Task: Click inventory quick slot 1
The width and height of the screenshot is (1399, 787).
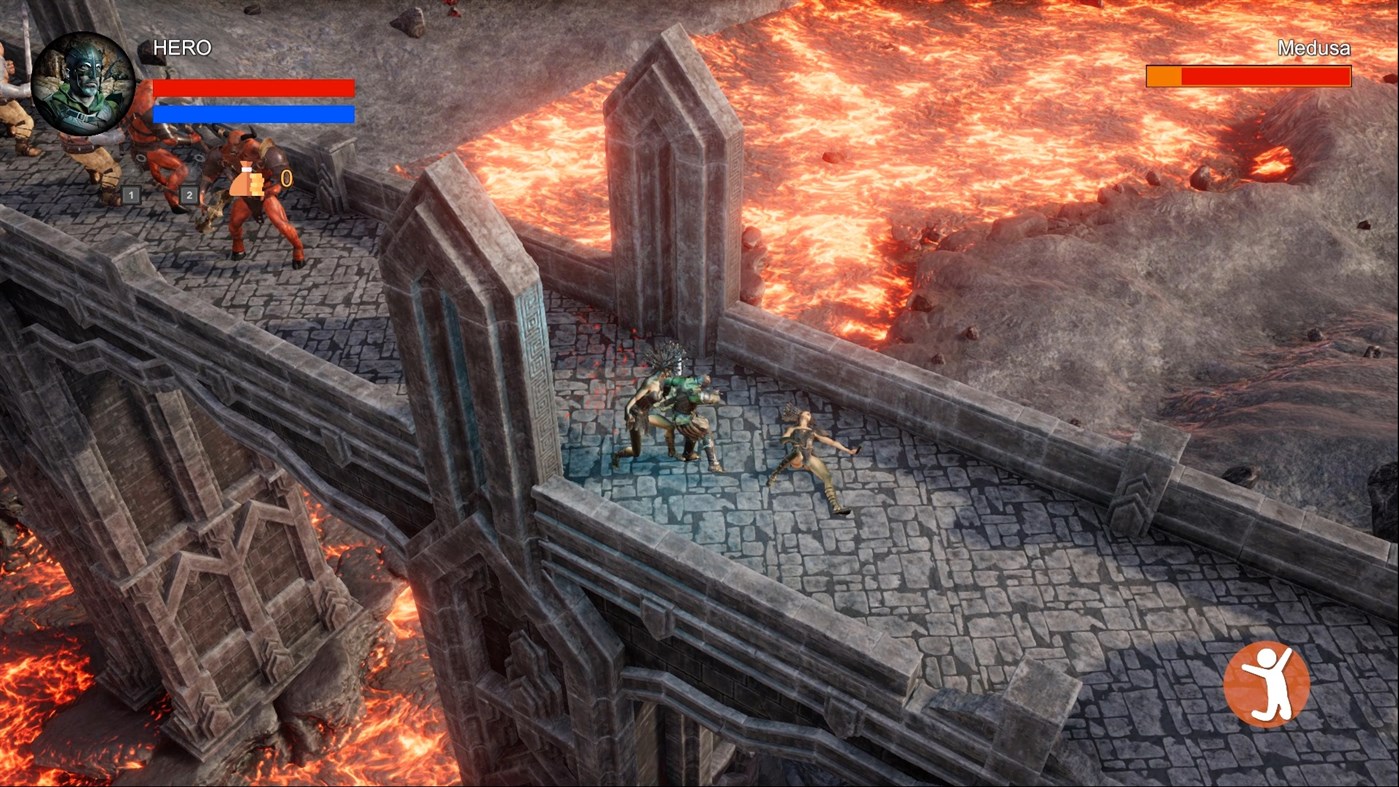Action: click(x=130, y=196)
